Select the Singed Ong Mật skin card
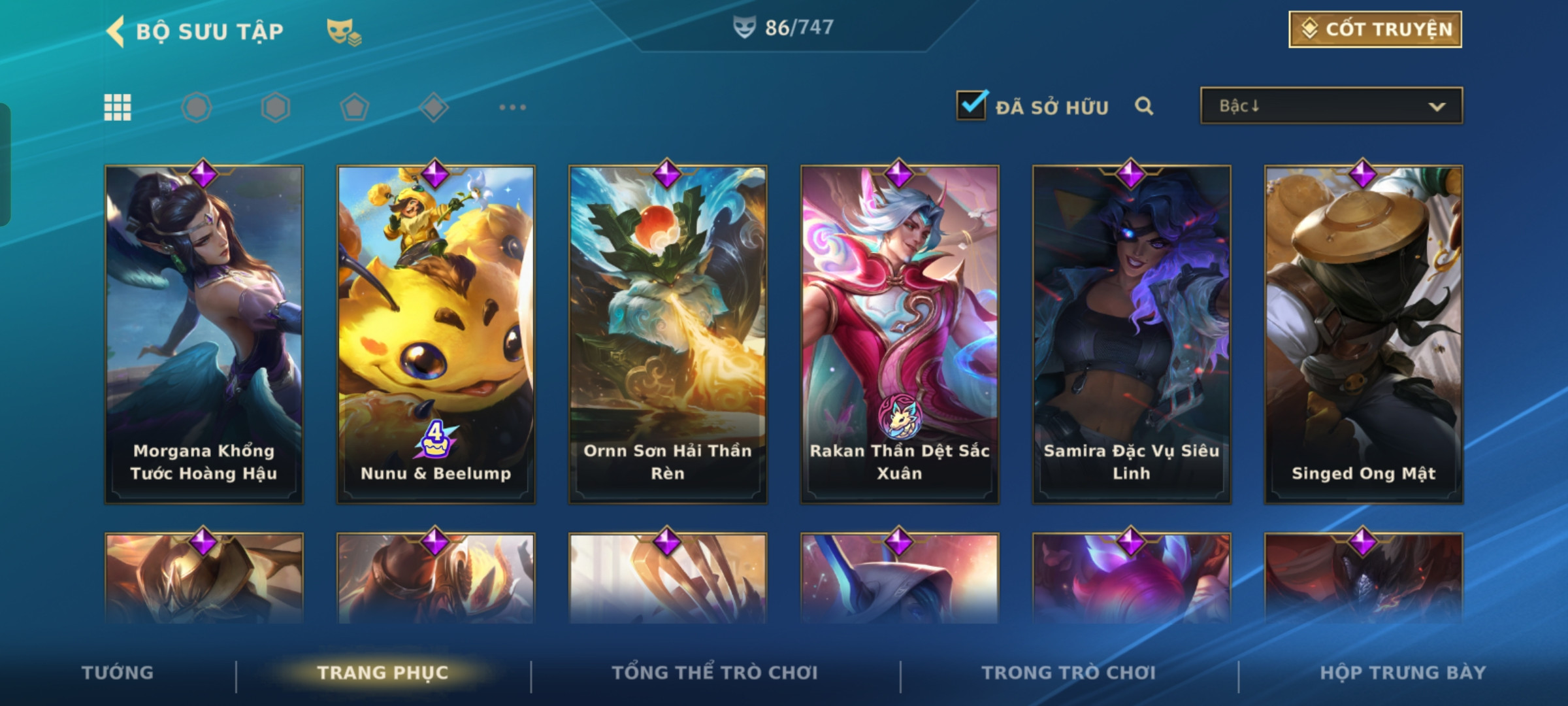This screenshot has width=1568, height=706. click(1364, 334)
